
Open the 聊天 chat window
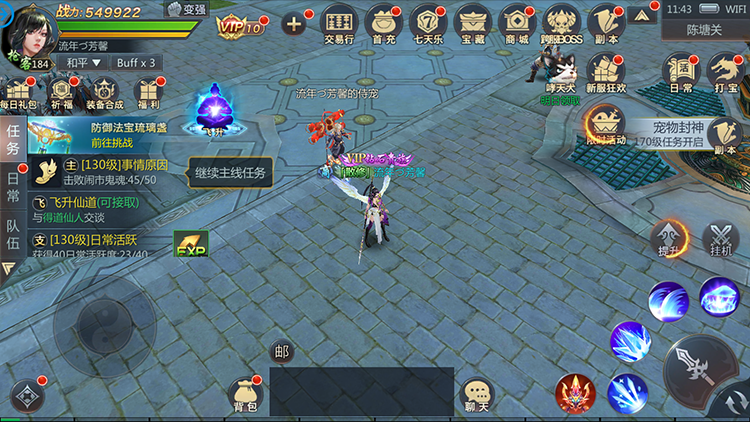click(x=479, y=396)
